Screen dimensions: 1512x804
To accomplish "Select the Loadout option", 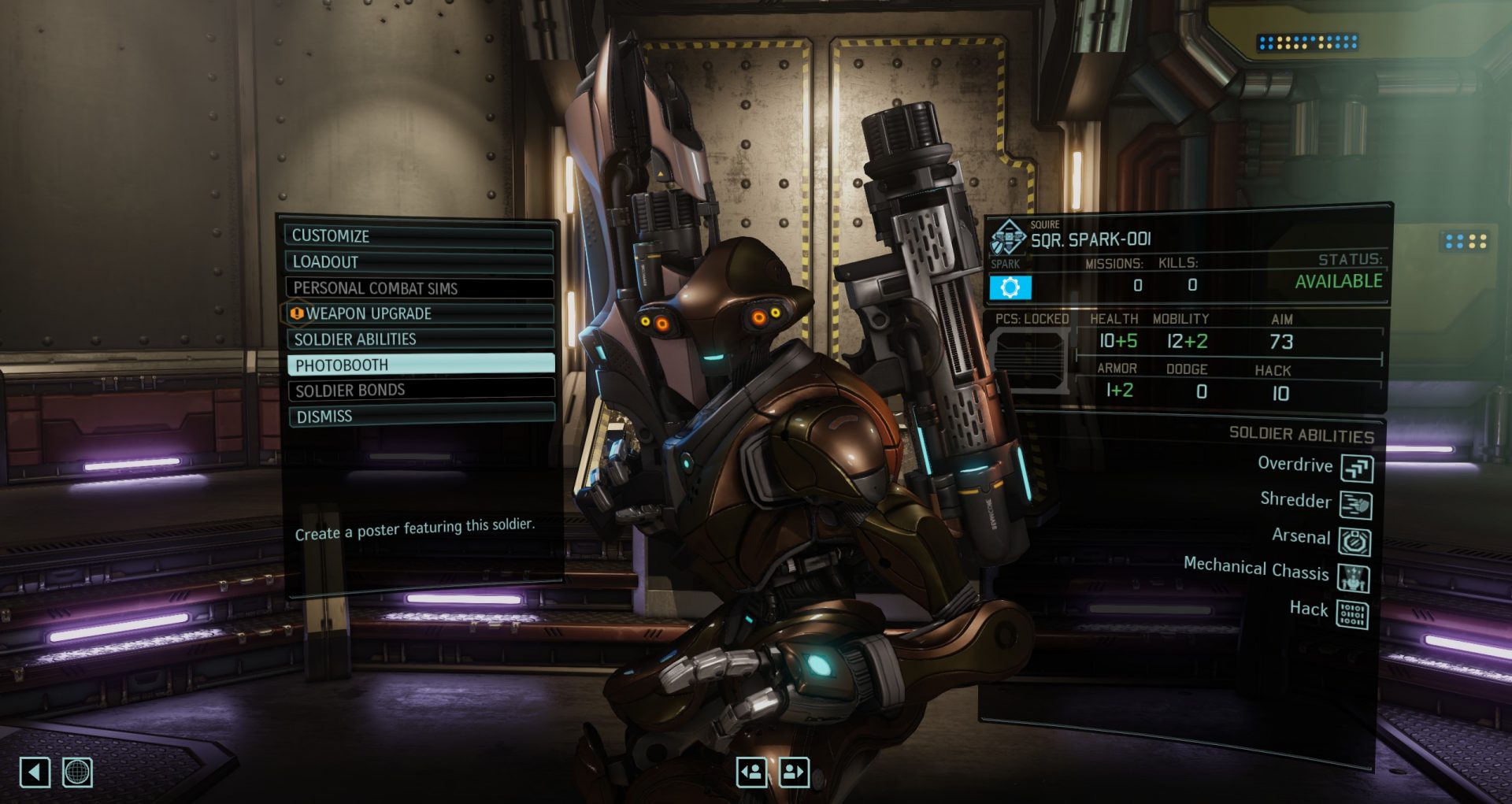I will (419, 261).
